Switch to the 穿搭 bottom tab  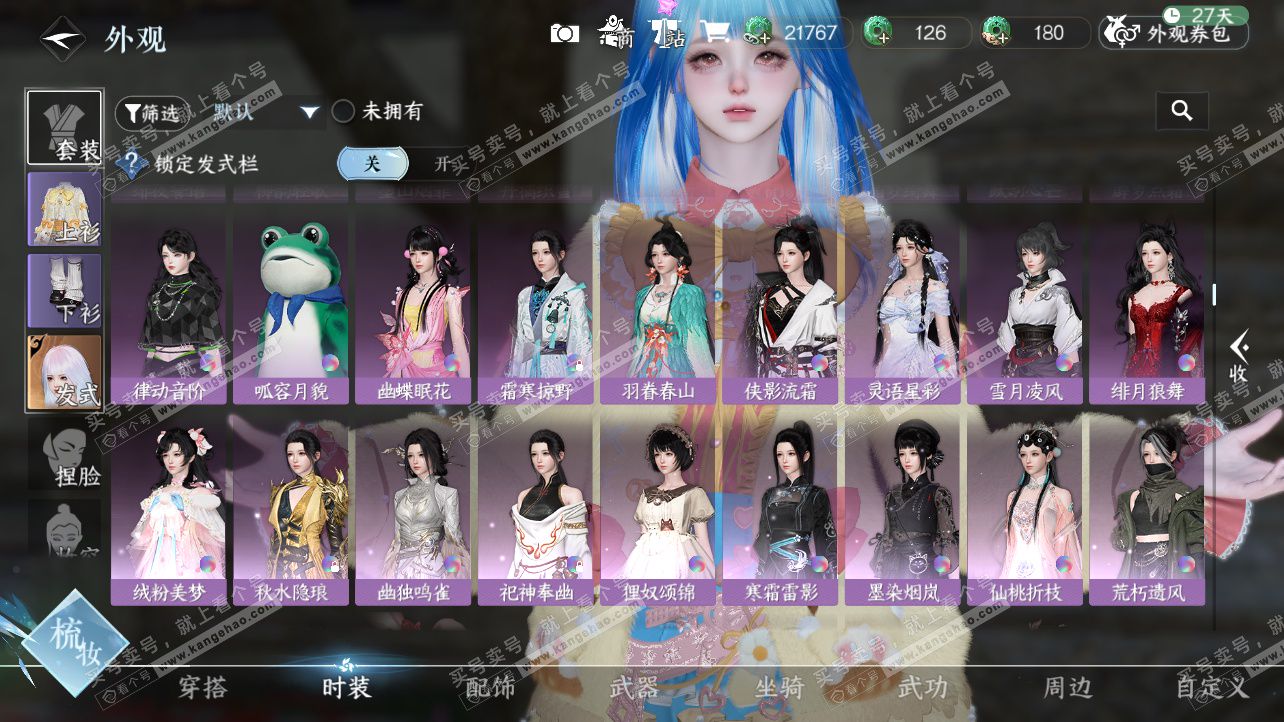203,687
